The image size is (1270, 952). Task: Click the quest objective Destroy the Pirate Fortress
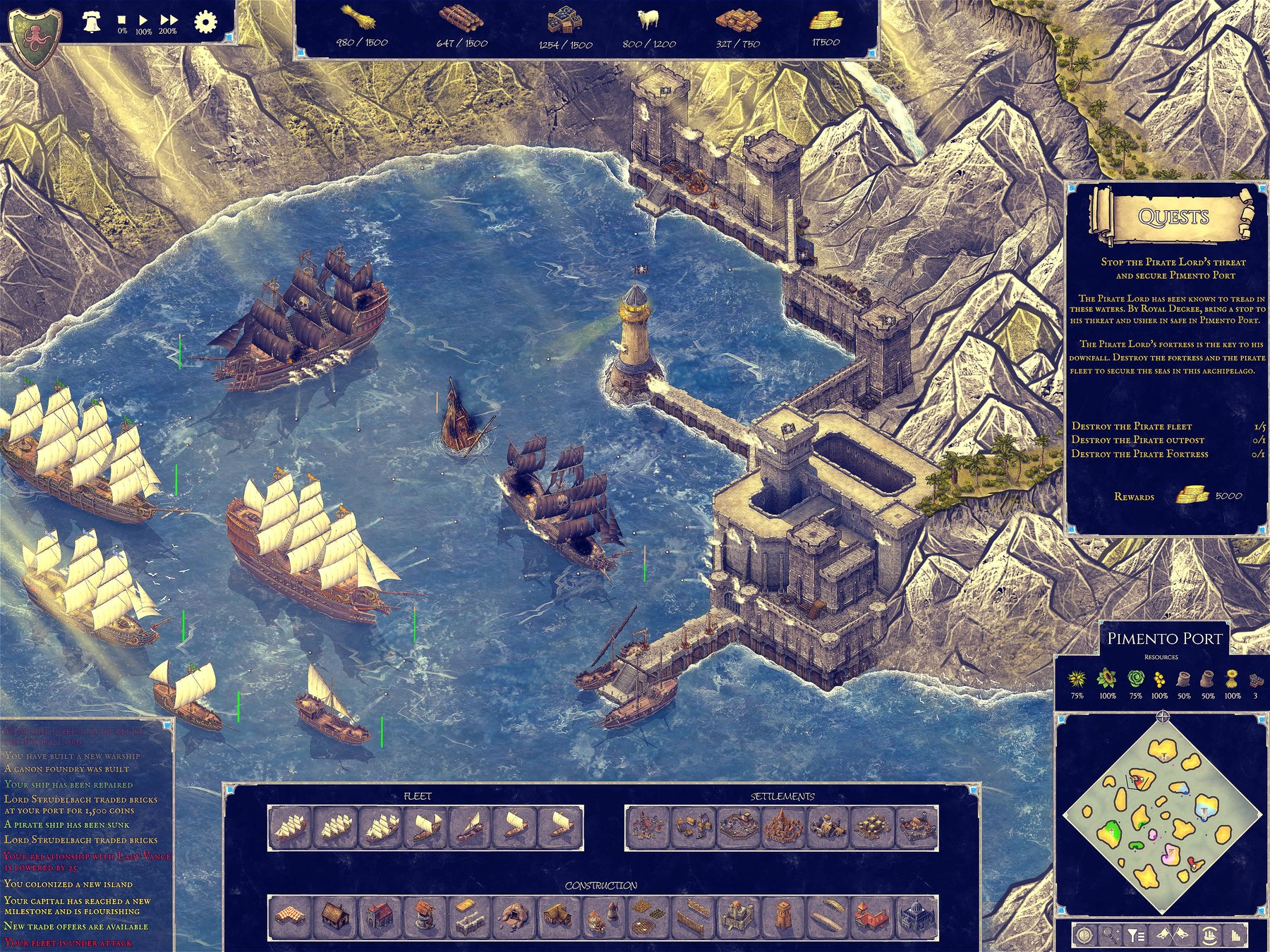pyautogui.click(x=1143, y=455)
